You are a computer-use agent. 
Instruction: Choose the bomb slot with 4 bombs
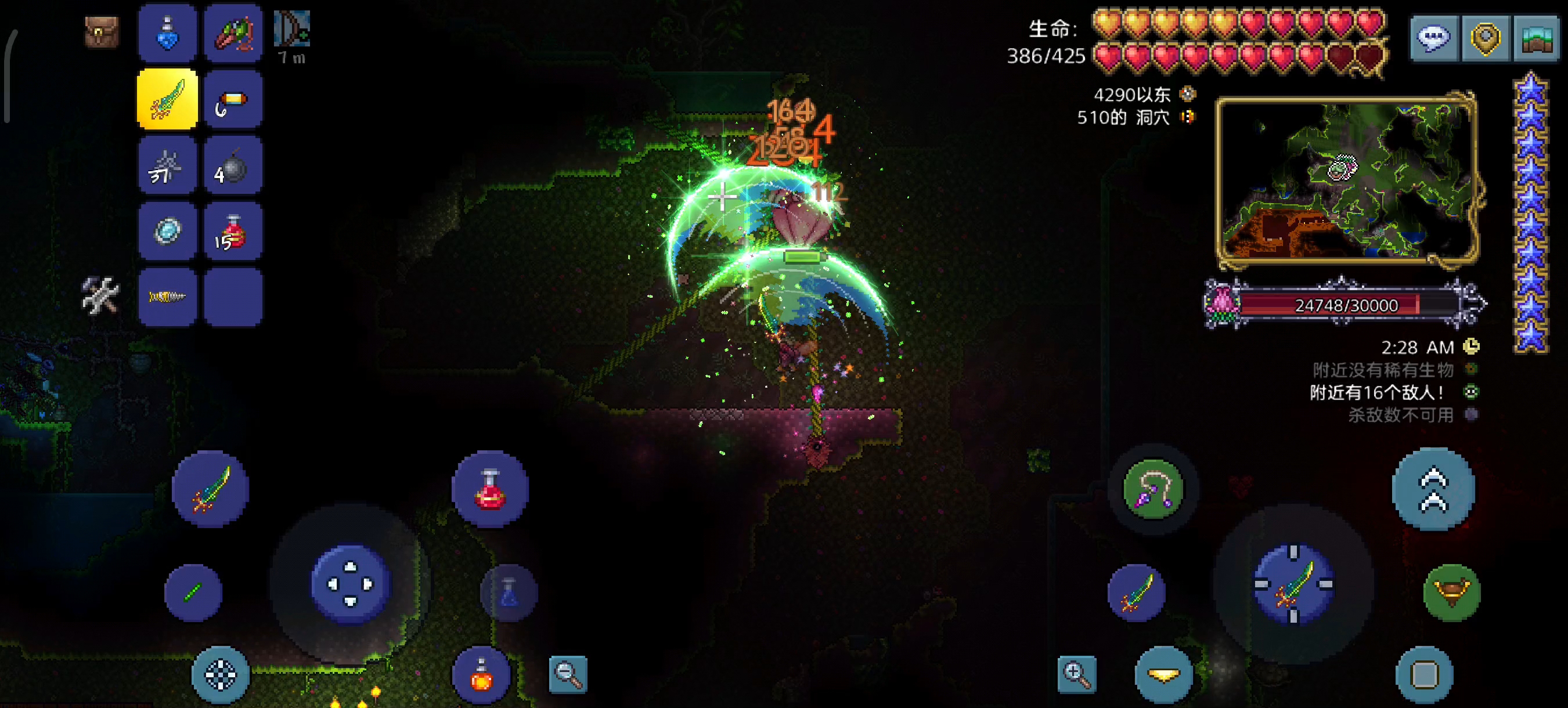click(x=233, y=165)
